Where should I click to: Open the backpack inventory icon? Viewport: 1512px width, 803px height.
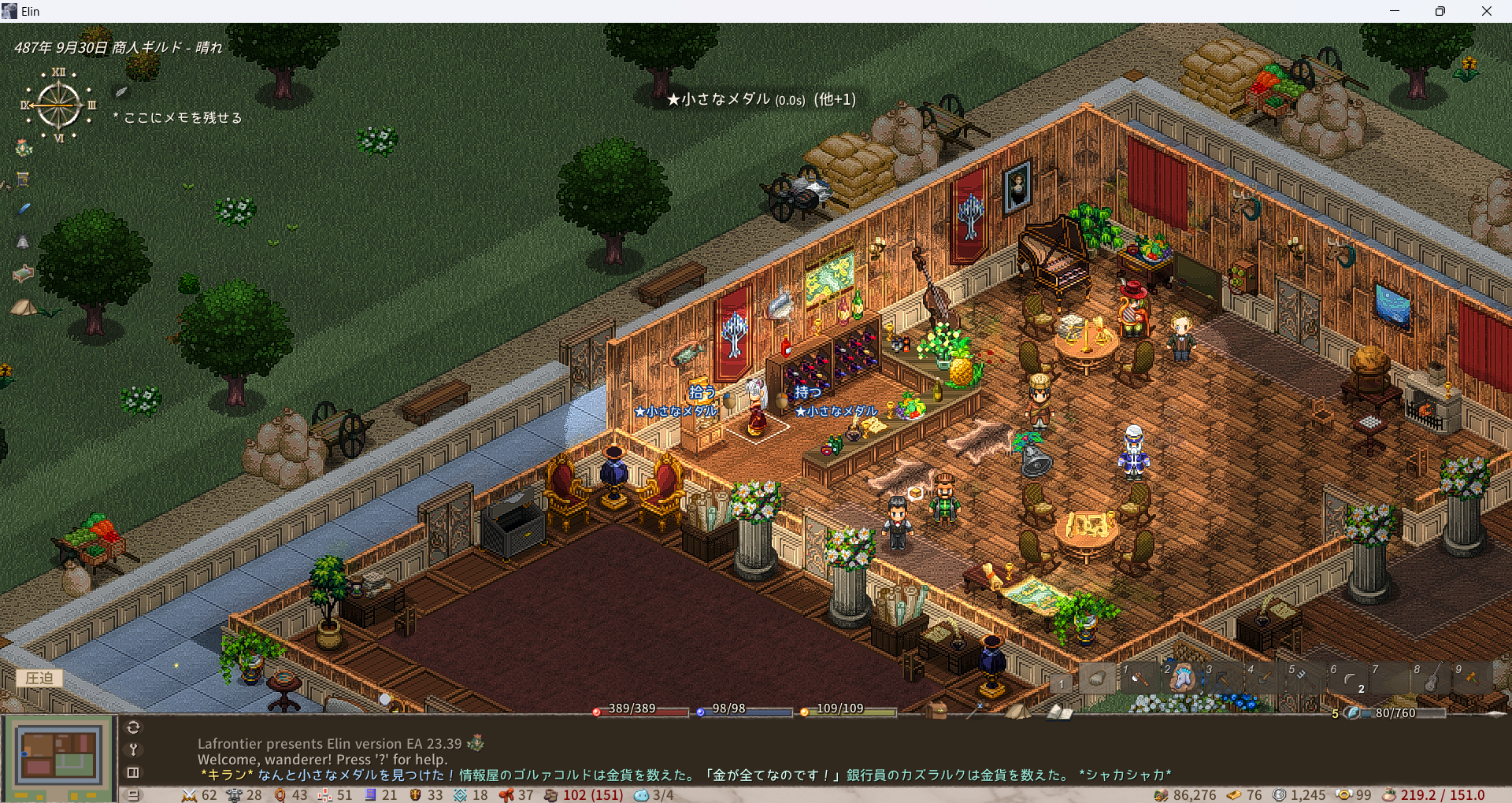pyautogui.click(x=936, y=711)
